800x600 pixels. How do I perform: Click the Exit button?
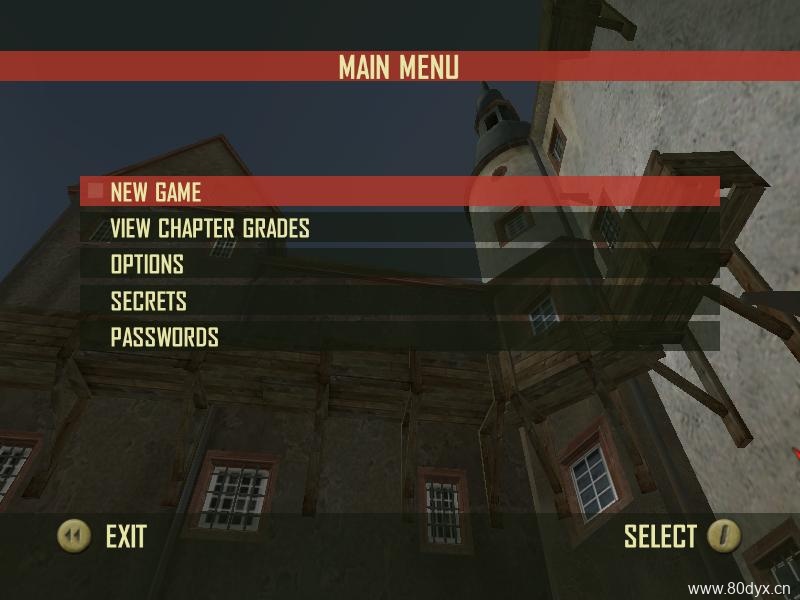[102, 537]
